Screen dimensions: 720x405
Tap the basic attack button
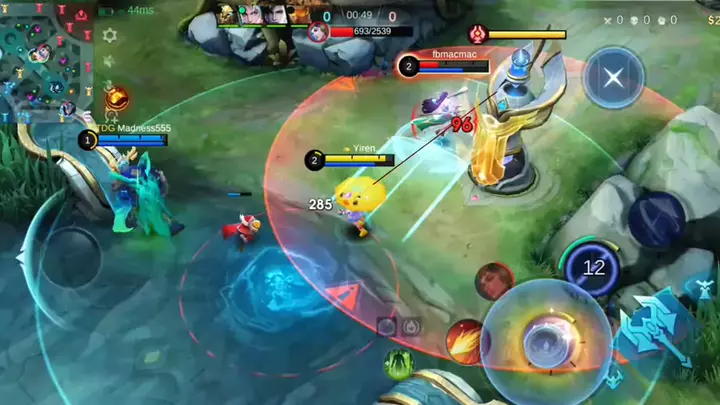pyautogui.click(x=545, y=337)
